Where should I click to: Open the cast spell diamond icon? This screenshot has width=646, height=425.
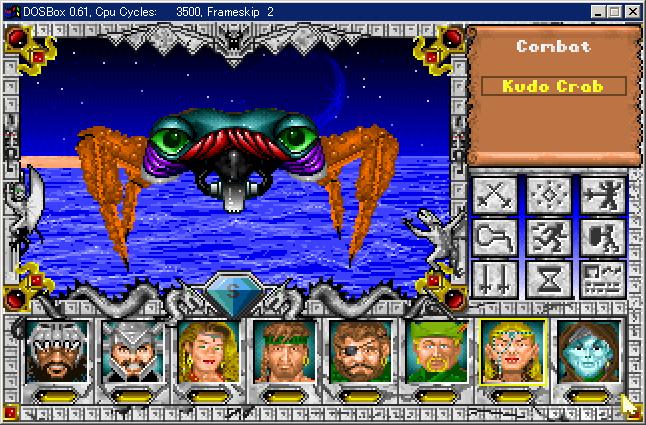coord(548,194)
